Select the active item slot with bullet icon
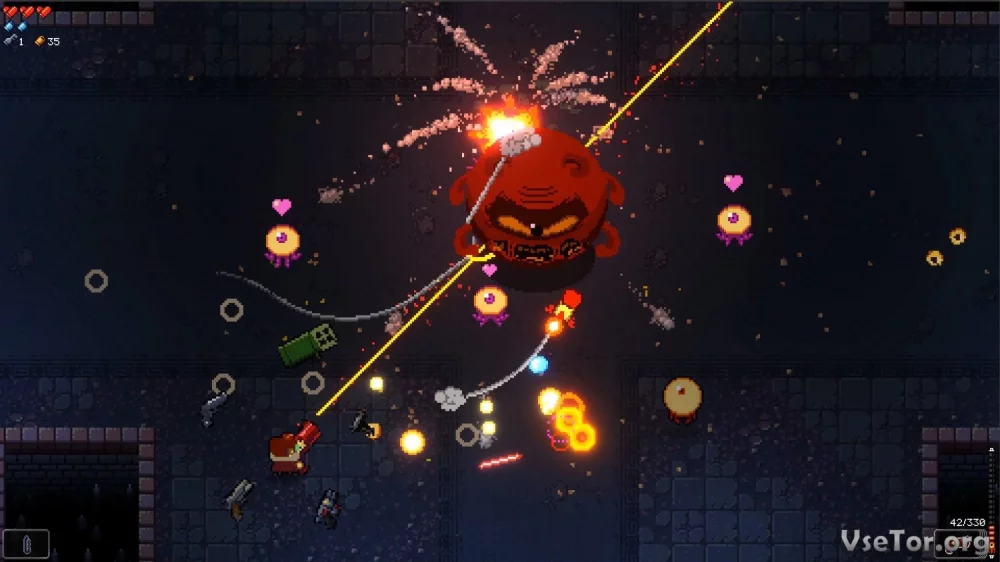The width and height of the screenshot is (1000, 562). pyautogui.click(x=25, y=544)
